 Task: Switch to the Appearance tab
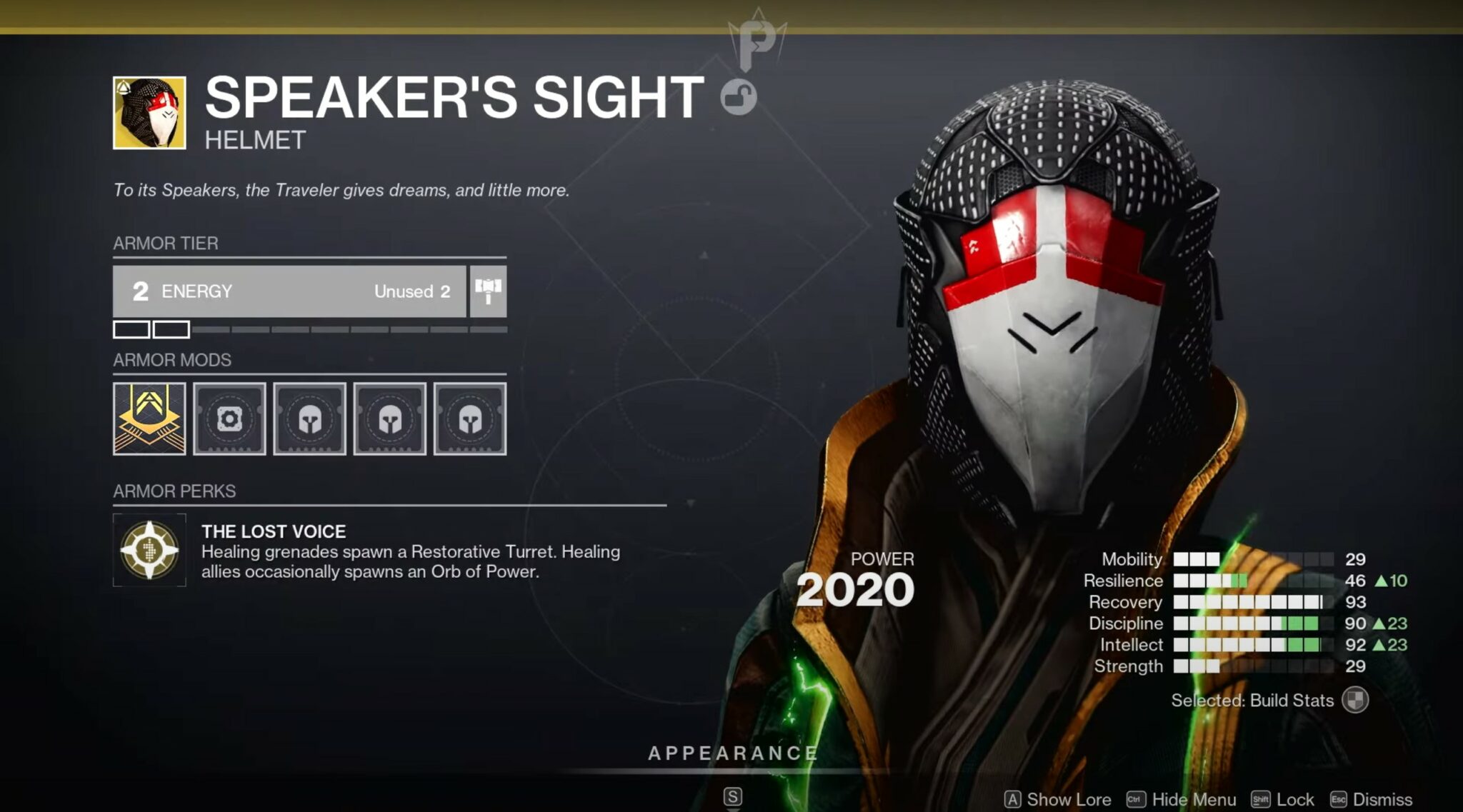point(731,752)
